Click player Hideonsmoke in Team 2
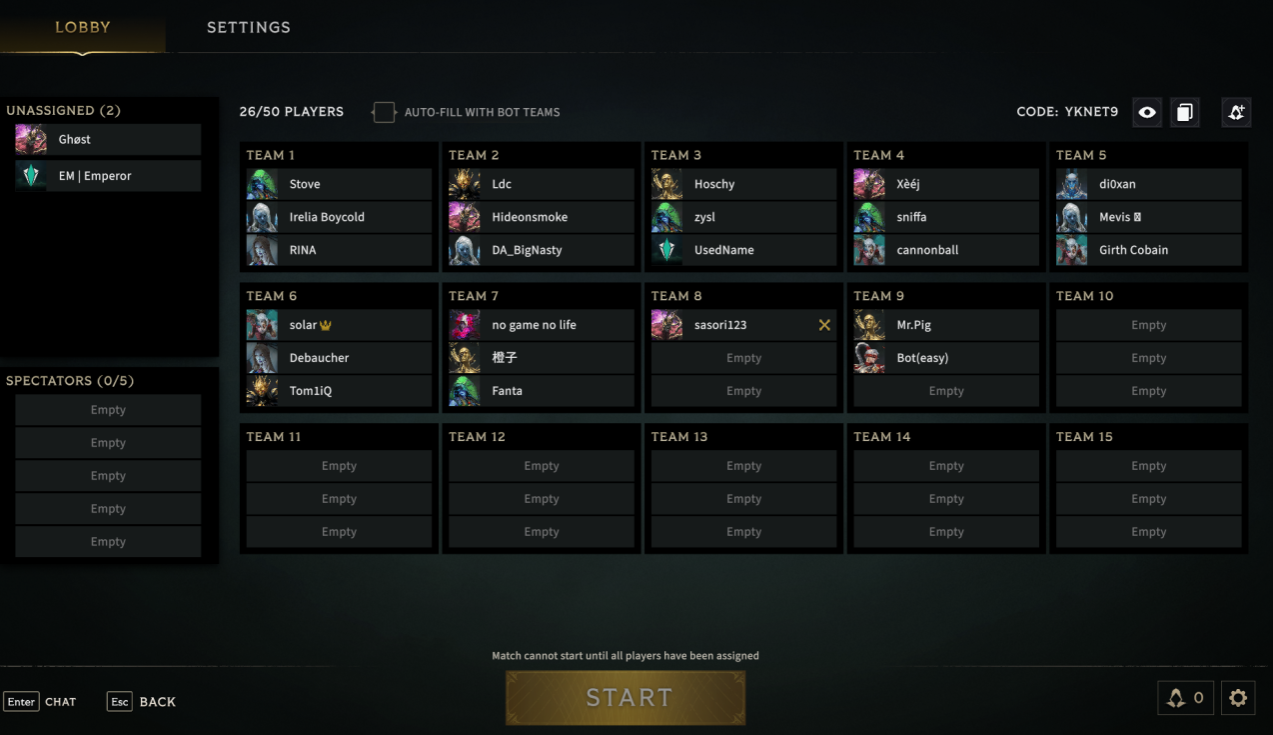The width and height of the screenshot is (1273, 735). pos(541,217)
